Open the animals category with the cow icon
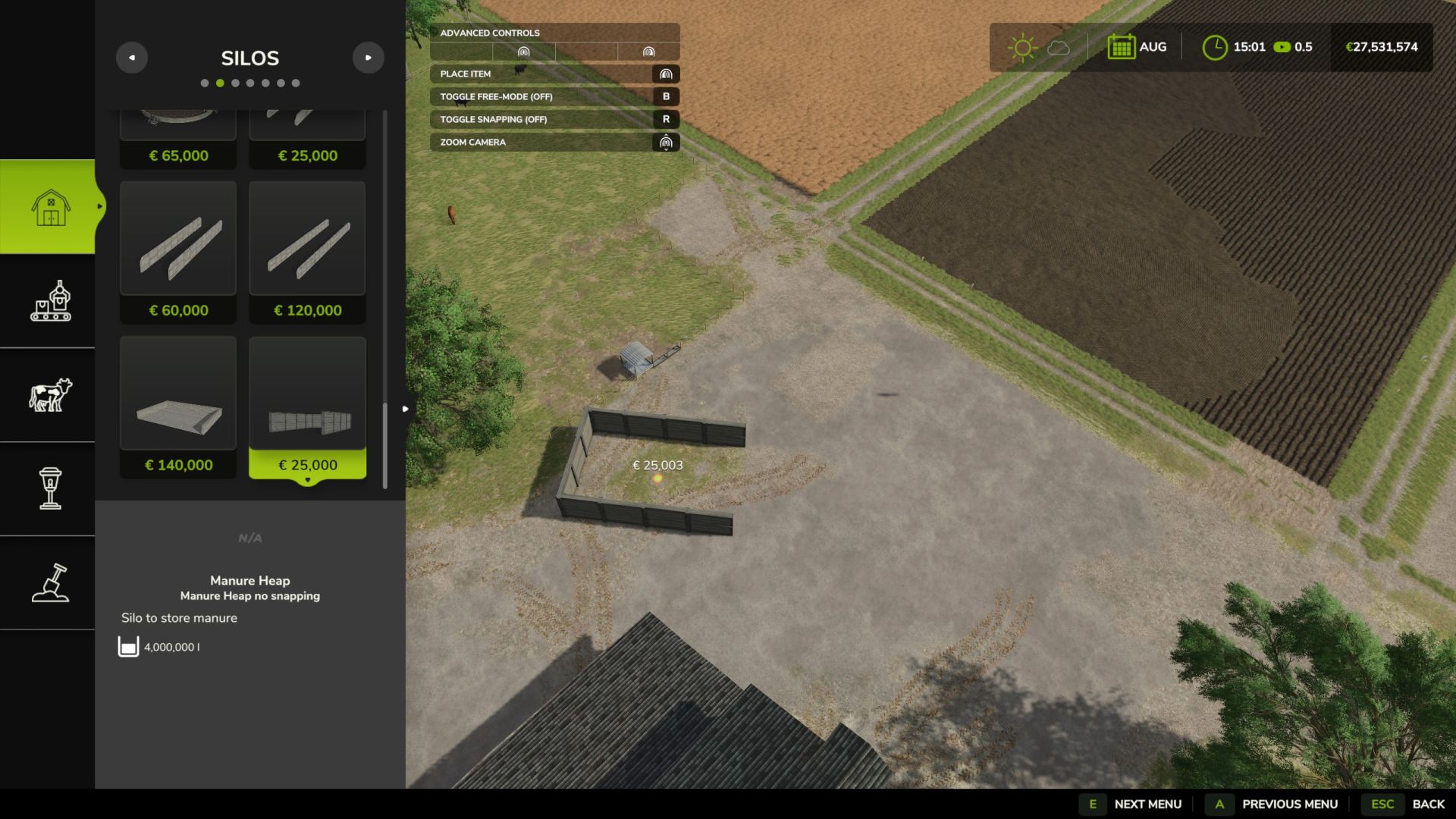The width and height of the screenshot is (1456, 819). pyautogui.click(x=50, y=395)
